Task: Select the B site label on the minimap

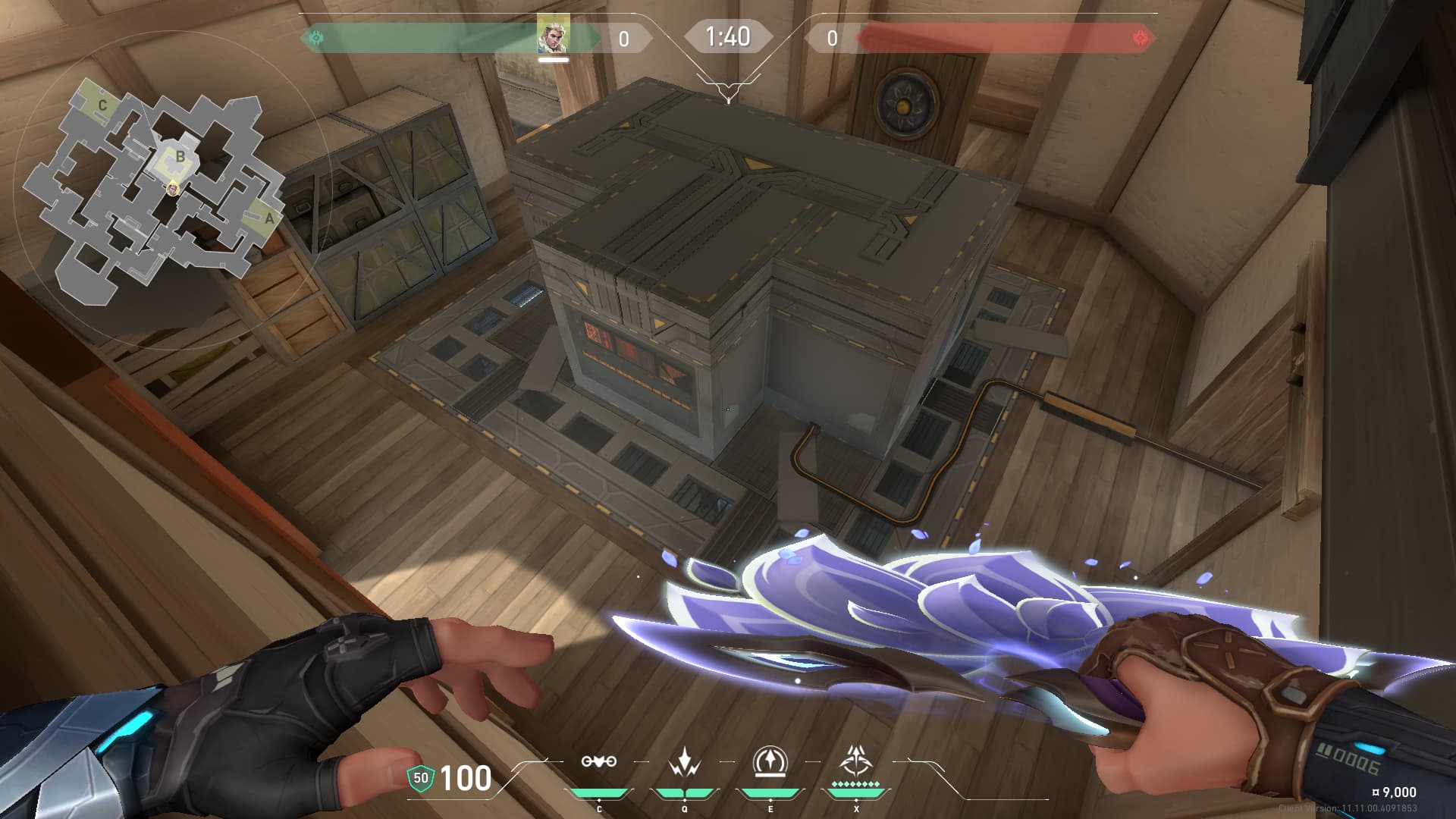Action: [x=180, y=157]
